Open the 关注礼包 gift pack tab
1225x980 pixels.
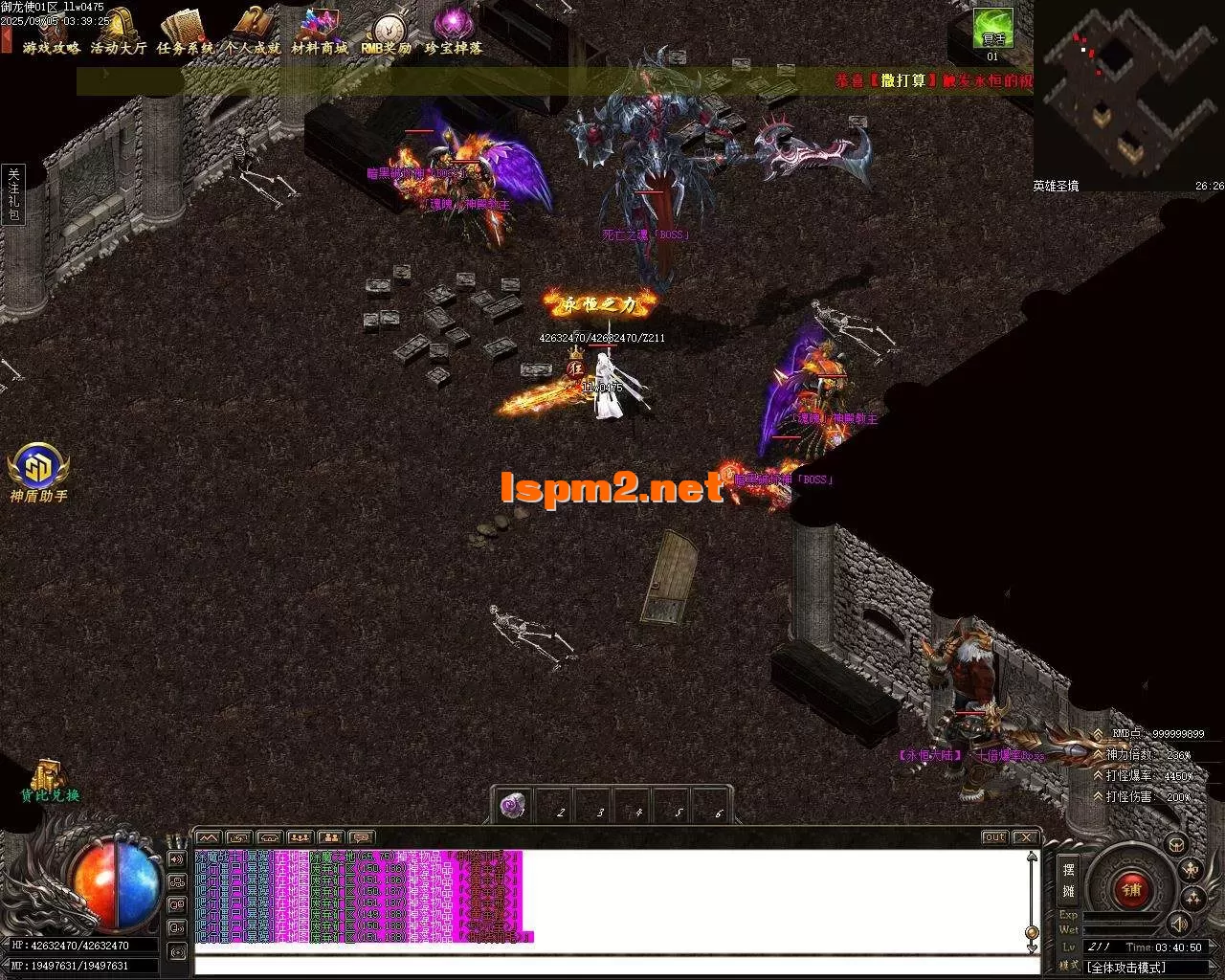click(x=13, y=193)
